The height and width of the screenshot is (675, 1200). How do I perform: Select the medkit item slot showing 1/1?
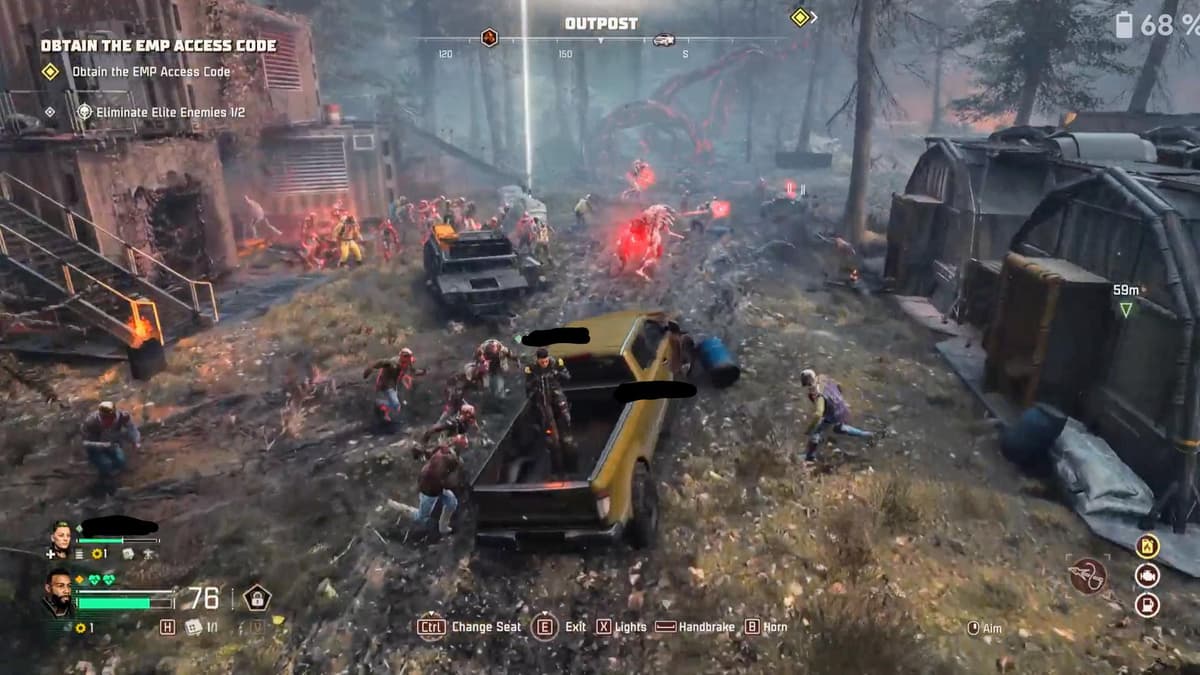coord(193,627)
